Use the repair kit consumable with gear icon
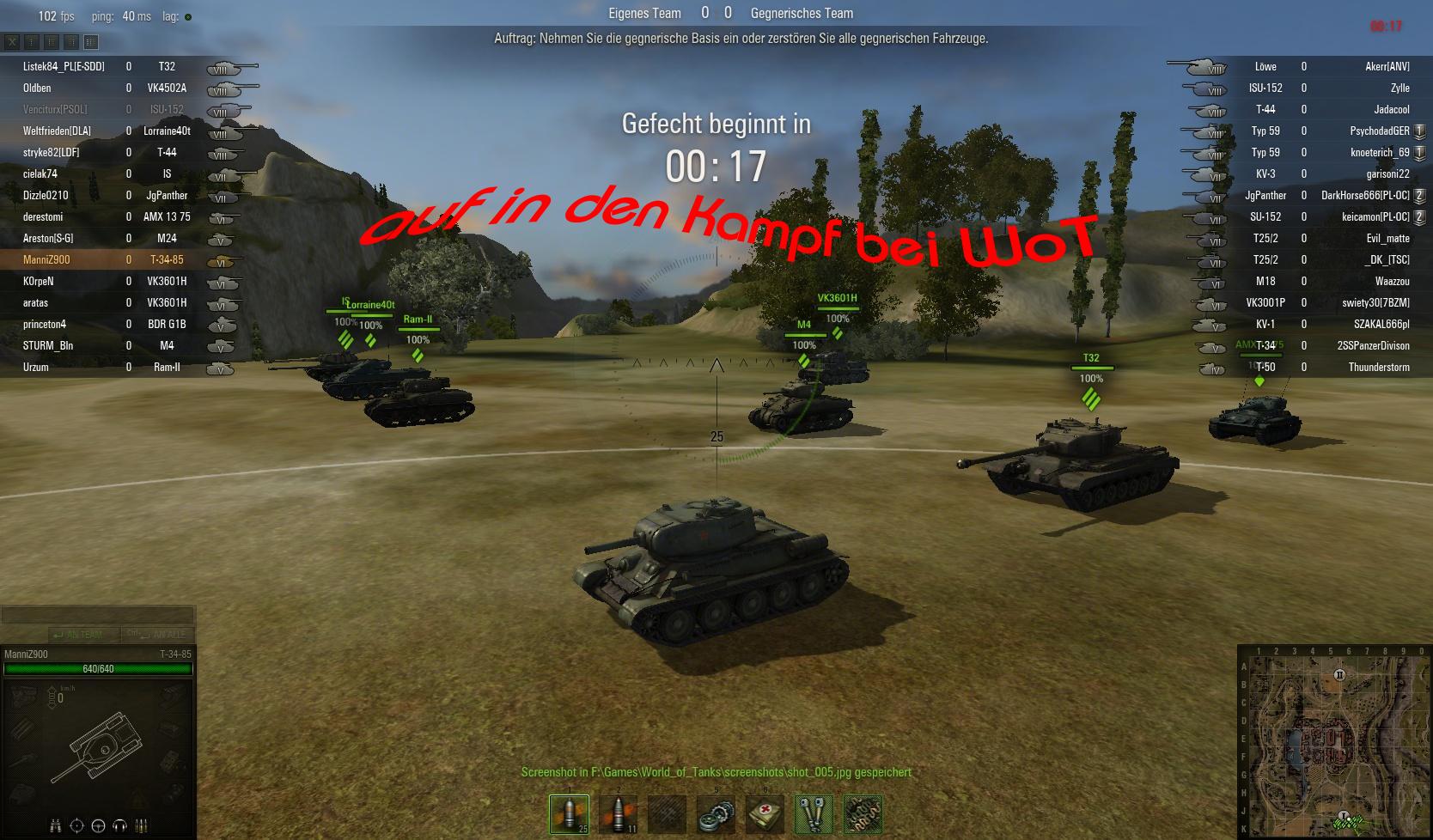The image size is (1433, 840). [x=716, y=813]
